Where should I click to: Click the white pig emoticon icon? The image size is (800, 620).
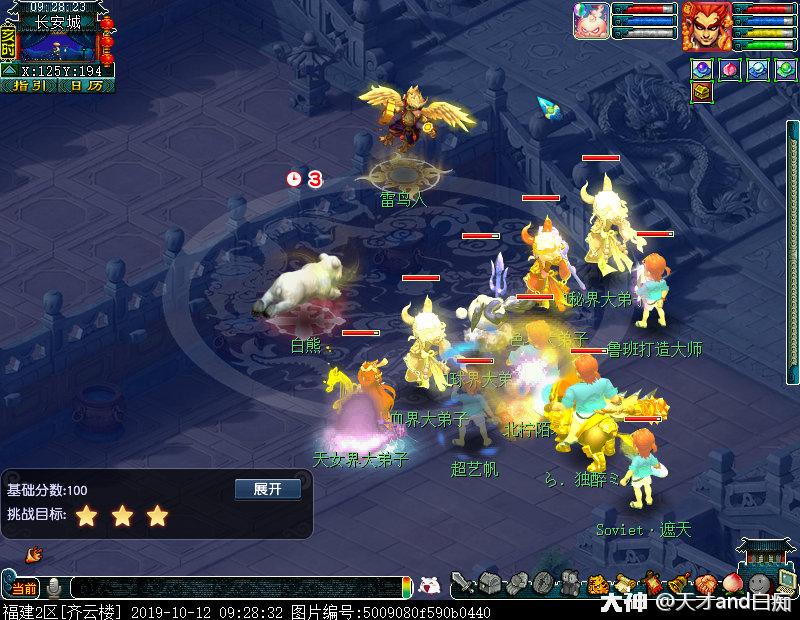point(429,586)
